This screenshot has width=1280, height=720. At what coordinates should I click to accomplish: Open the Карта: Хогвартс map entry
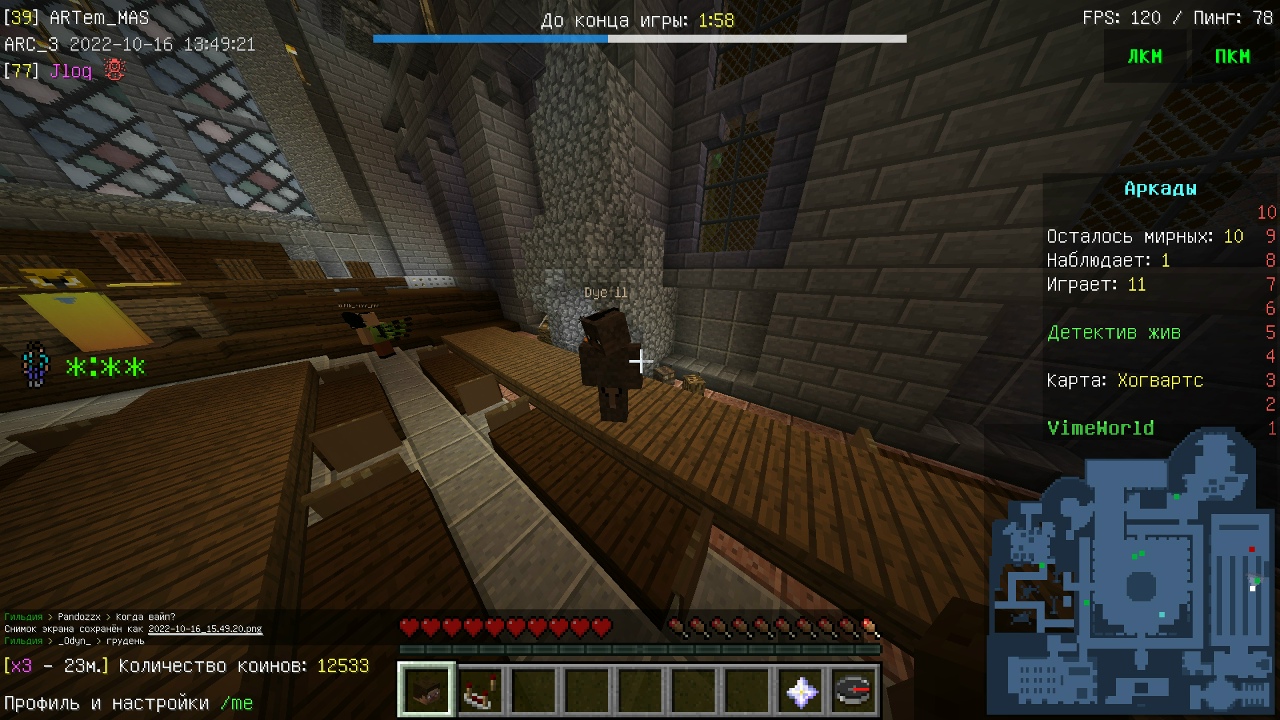pos(1125,380)
